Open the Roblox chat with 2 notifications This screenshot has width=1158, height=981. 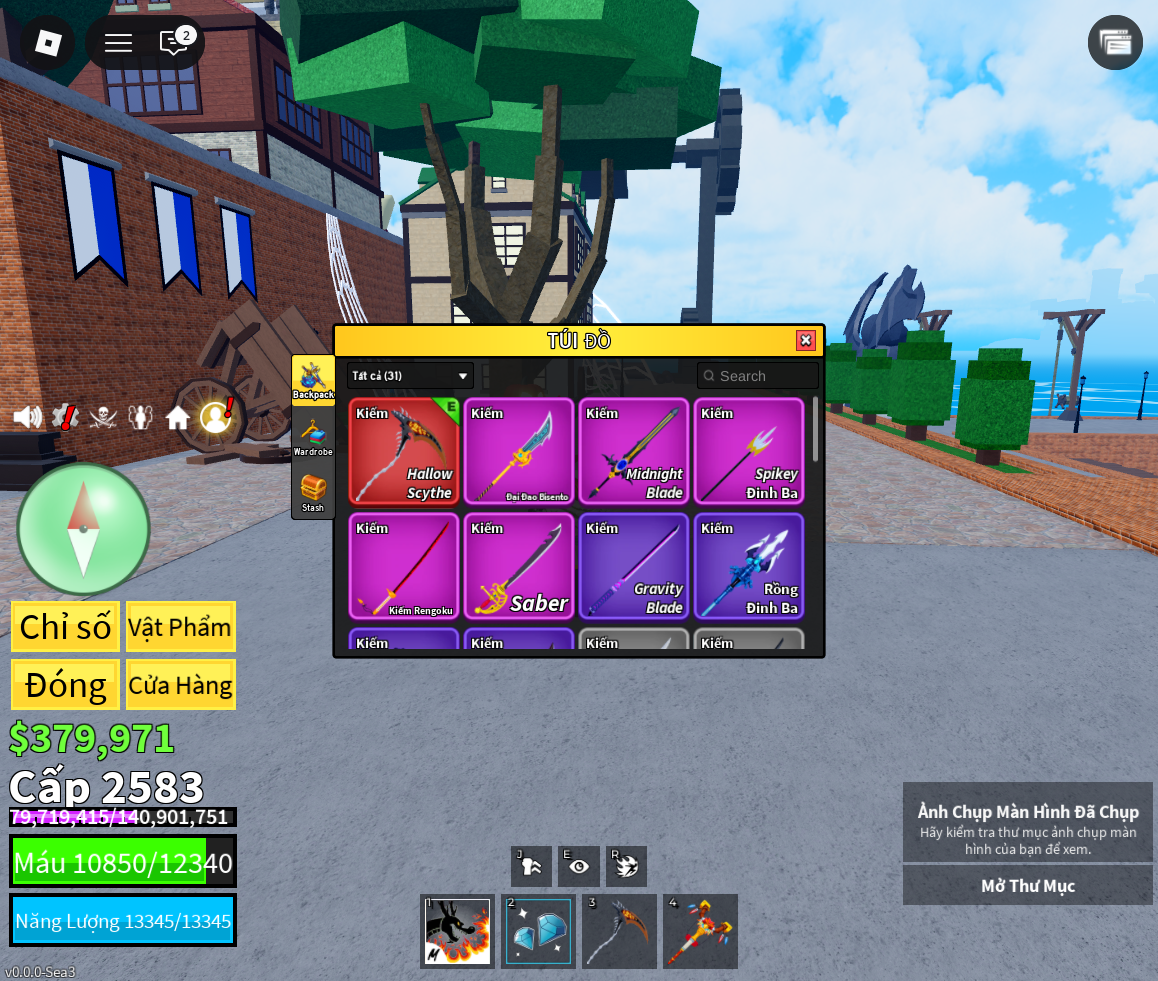[x=175, y=42]
